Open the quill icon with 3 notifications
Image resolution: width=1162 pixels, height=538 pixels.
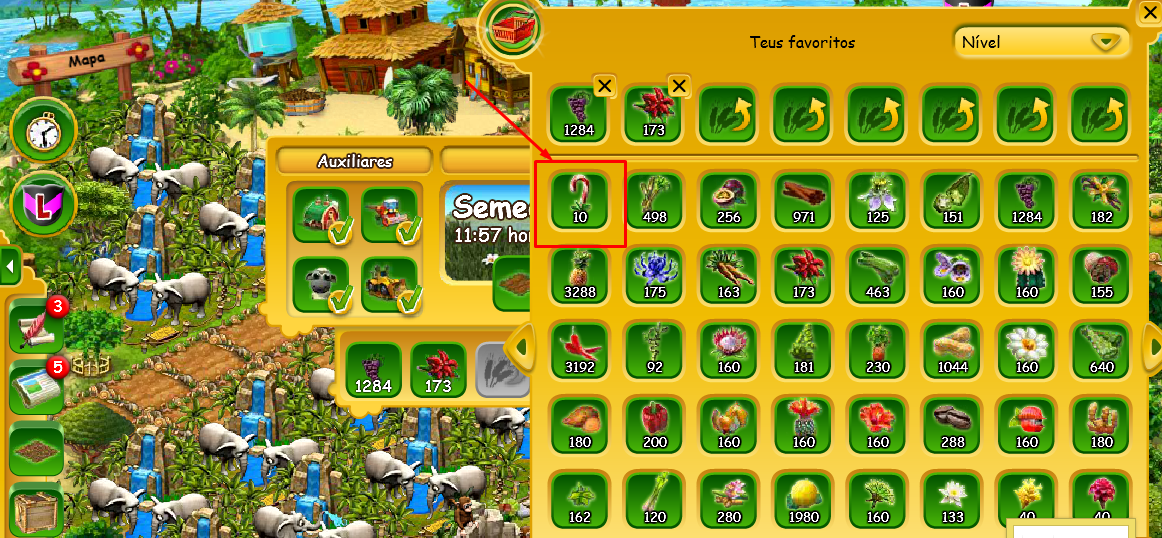(36, 326)
